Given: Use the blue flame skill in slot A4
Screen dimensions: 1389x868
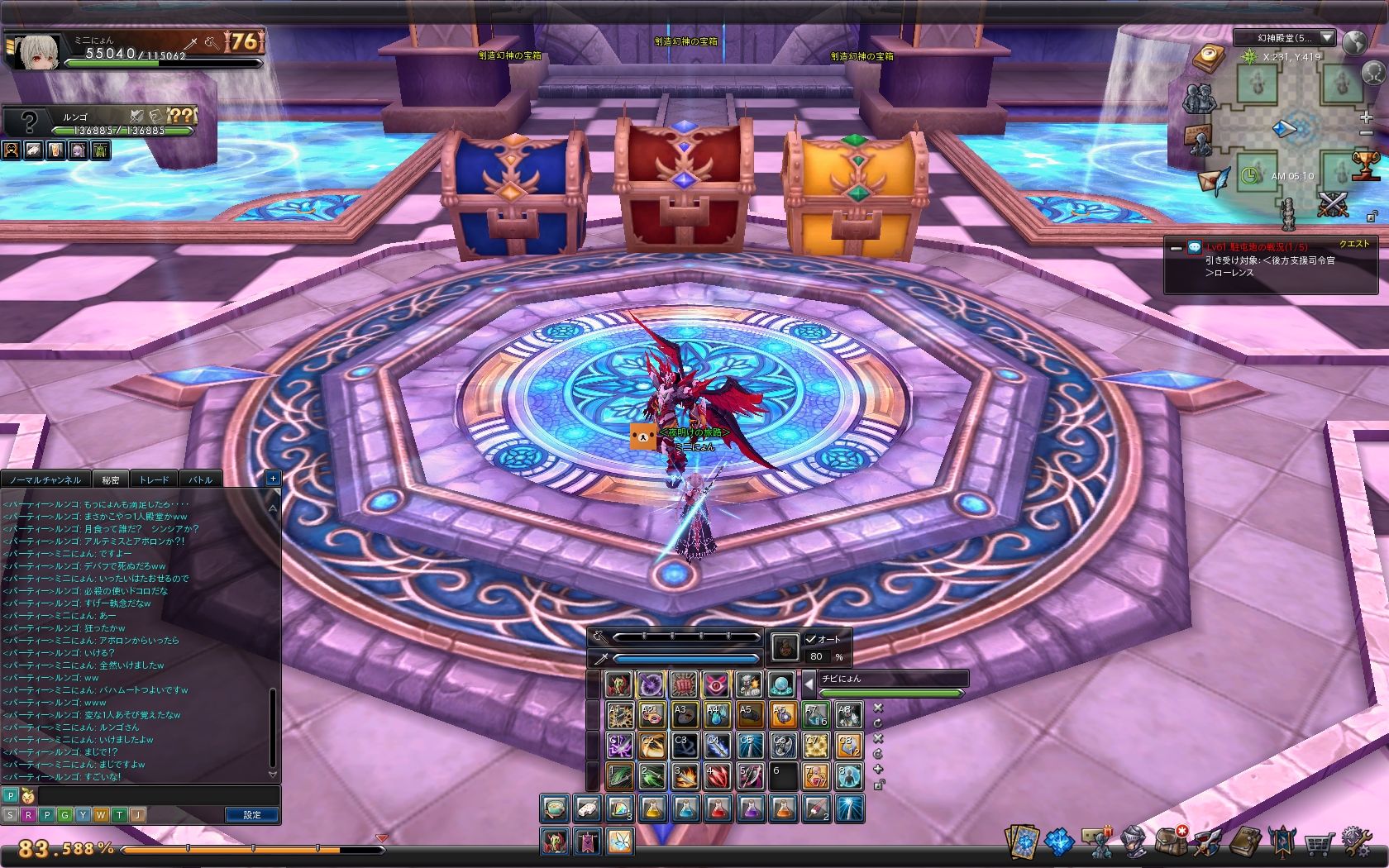Looking at the screenshot, I should pos(717,714).
